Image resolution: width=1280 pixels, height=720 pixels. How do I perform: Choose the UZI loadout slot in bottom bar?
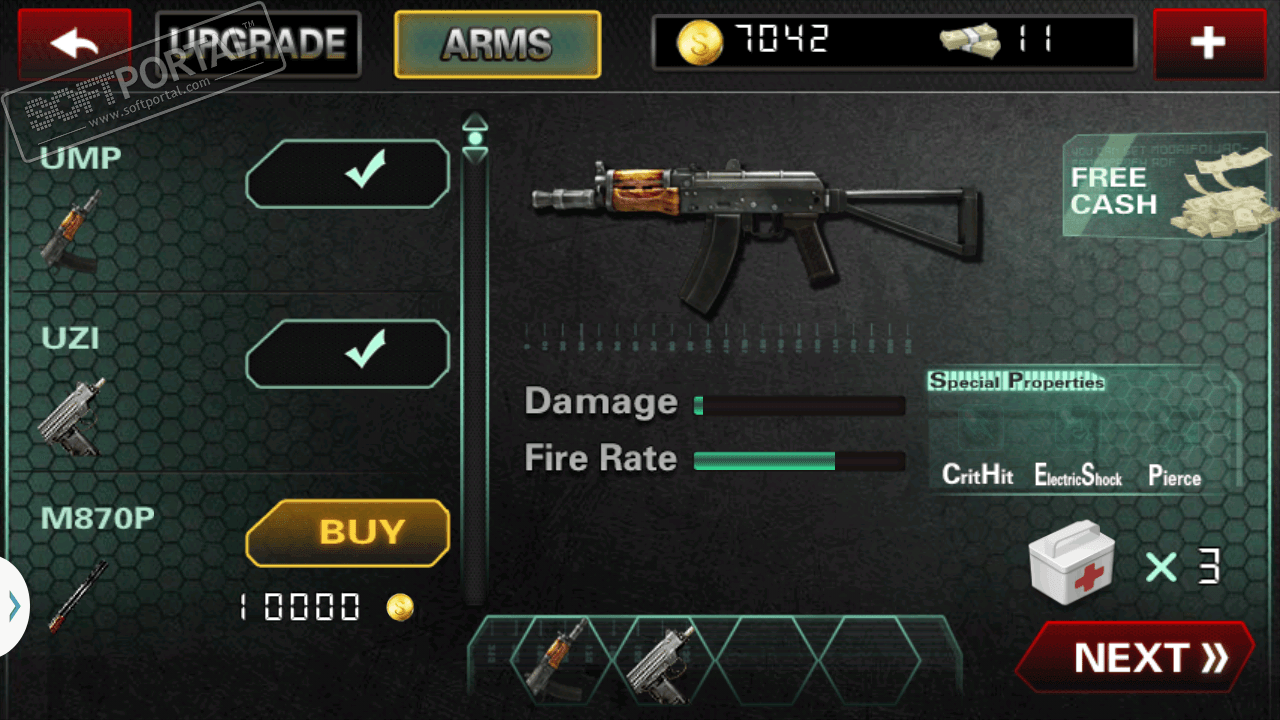(x=663, y=659)
